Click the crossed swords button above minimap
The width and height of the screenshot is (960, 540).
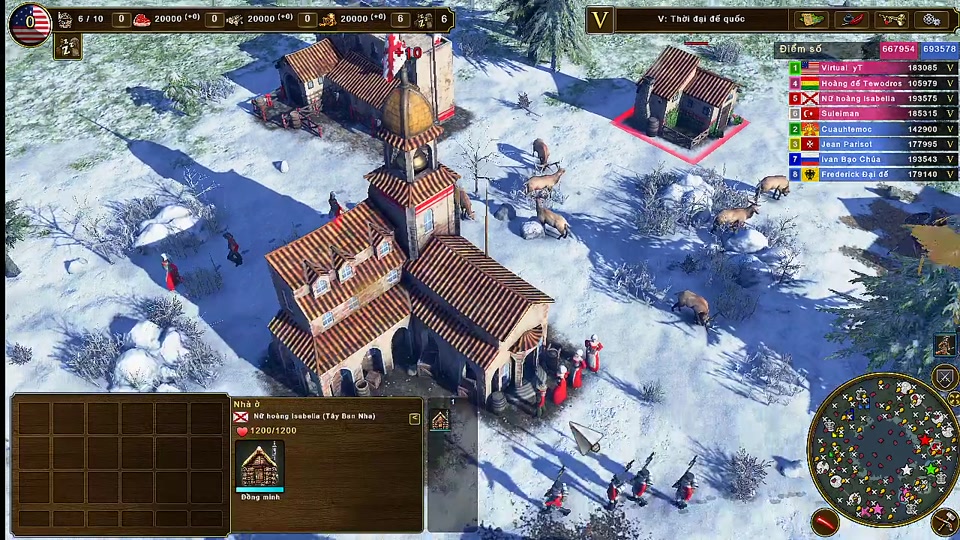pos(944,377)
